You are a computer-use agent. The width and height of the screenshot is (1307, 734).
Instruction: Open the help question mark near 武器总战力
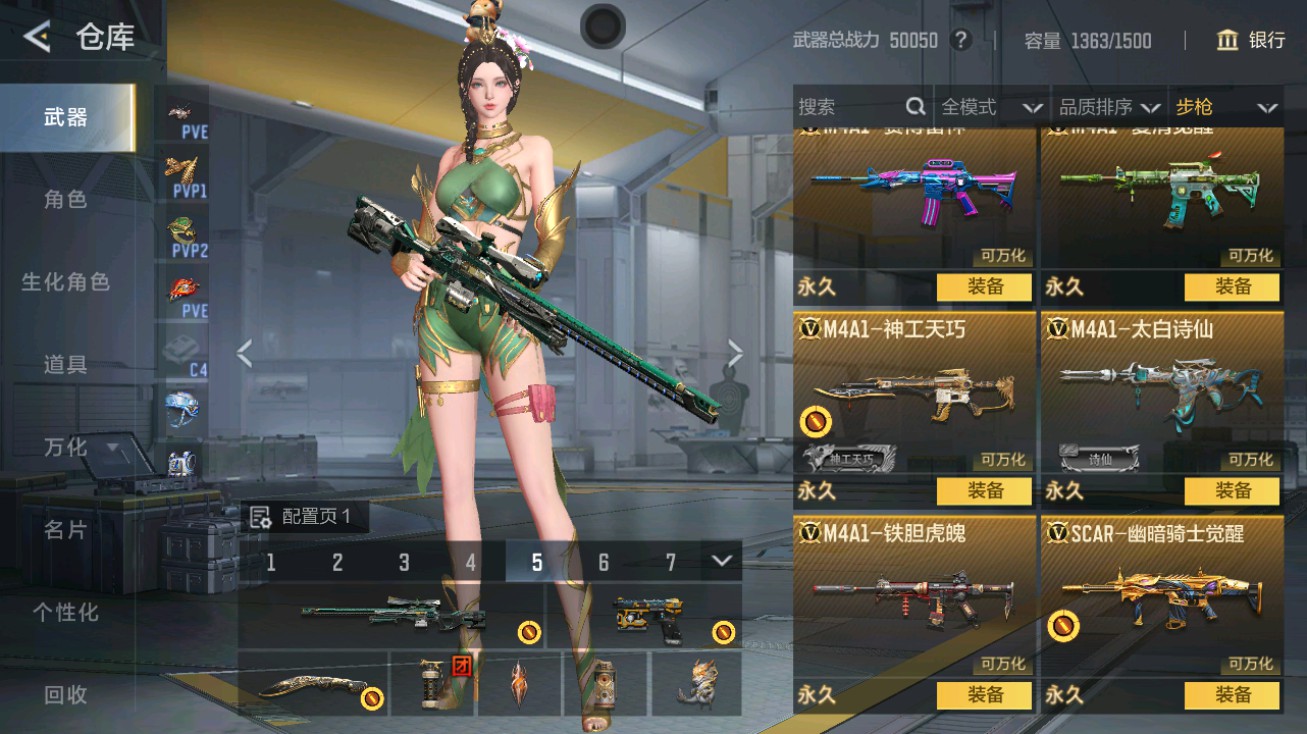pyautogui.click(x=961, y=40)
